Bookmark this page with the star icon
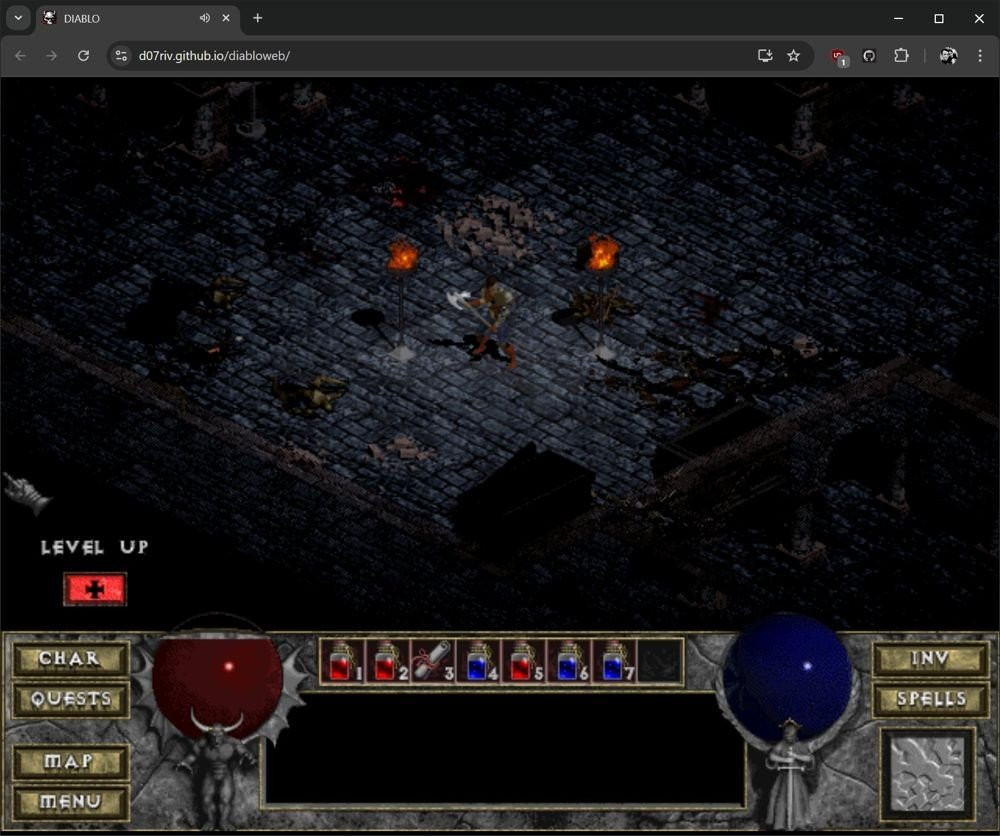Viewport: 1000px width, 836px height. [x=794, y=56]
